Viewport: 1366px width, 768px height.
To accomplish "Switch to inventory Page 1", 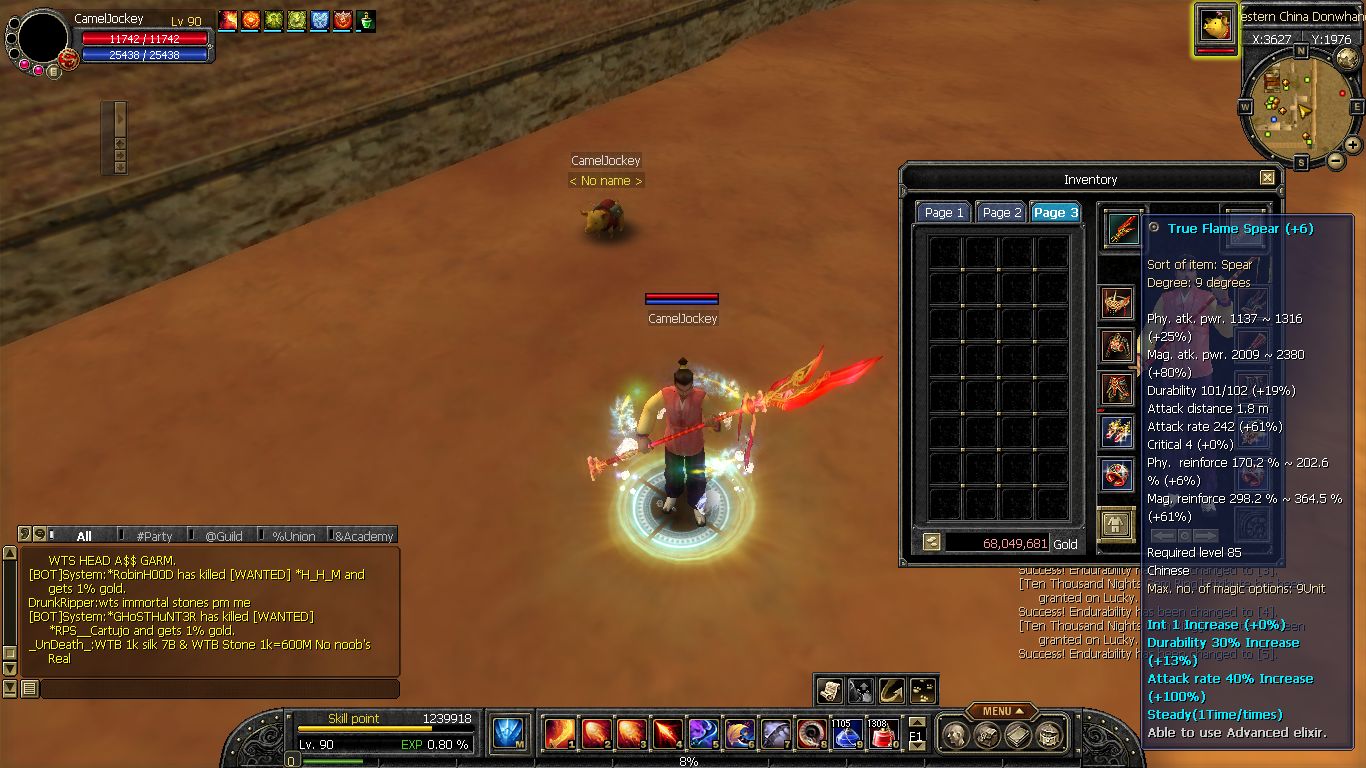I will pyautogui.click(x=943, y=212).
